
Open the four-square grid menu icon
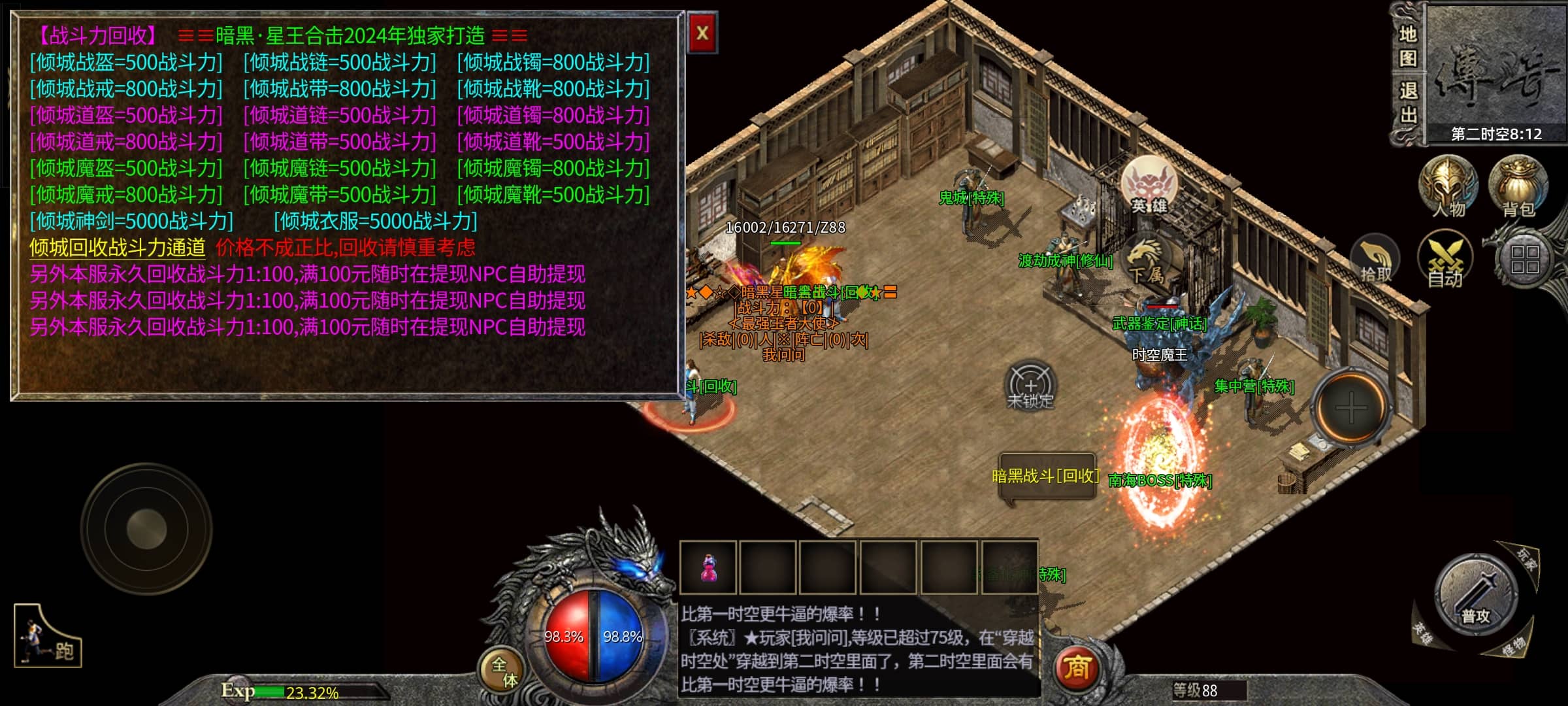click(1524, 260)
